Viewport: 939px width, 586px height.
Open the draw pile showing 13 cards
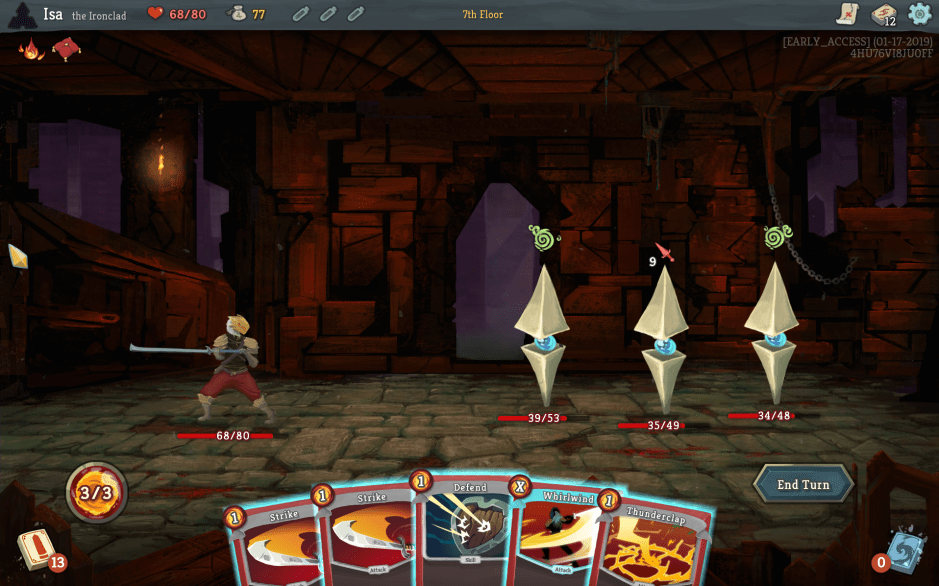click(x=37, y=551)
